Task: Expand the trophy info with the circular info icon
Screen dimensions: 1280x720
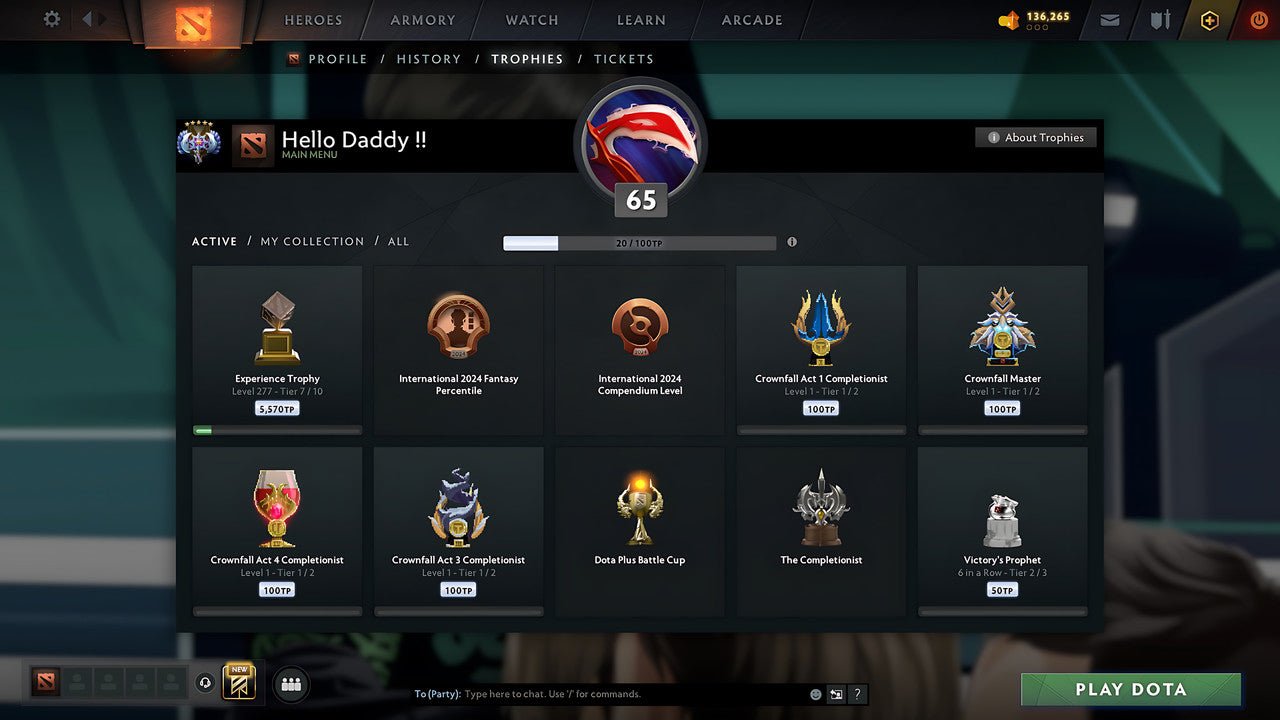Action: pos(792,242)
